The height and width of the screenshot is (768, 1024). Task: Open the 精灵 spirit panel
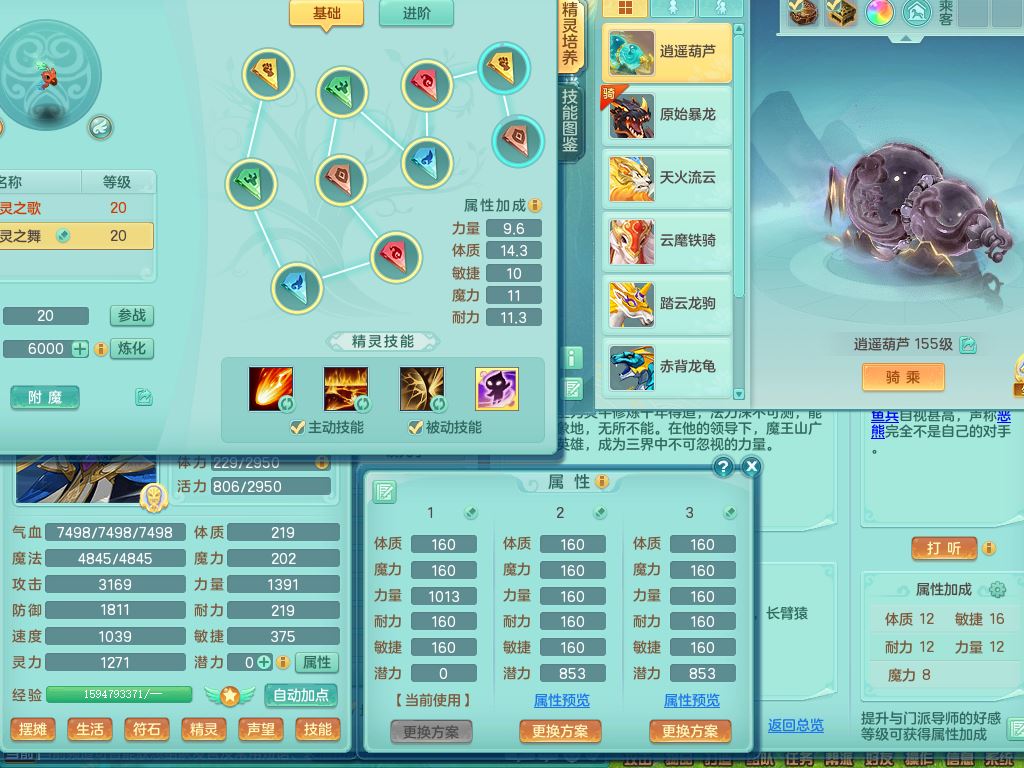pos(204,729)
